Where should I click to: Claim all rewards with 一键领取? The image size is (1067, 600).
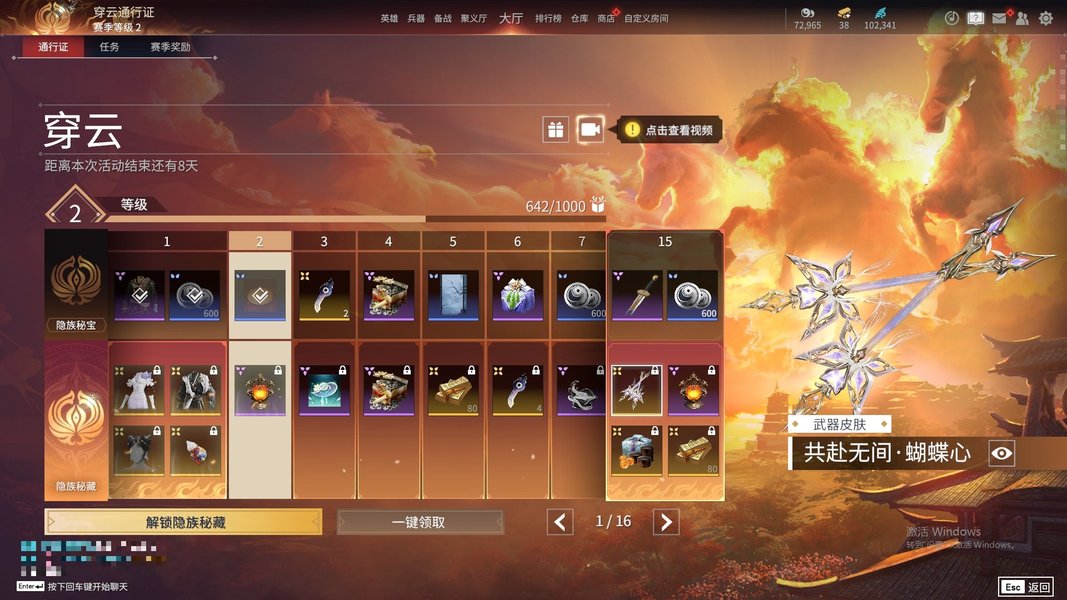420,522
